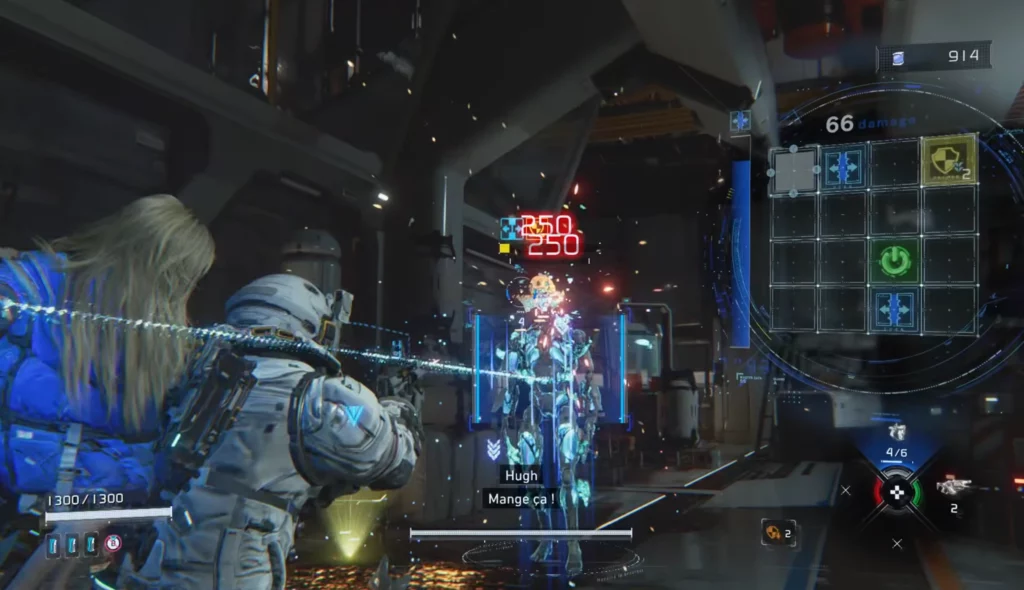The width and height of the screenshot is (1024, 590).
Task: Choose the yellow shield node
Action: [949, 160]
